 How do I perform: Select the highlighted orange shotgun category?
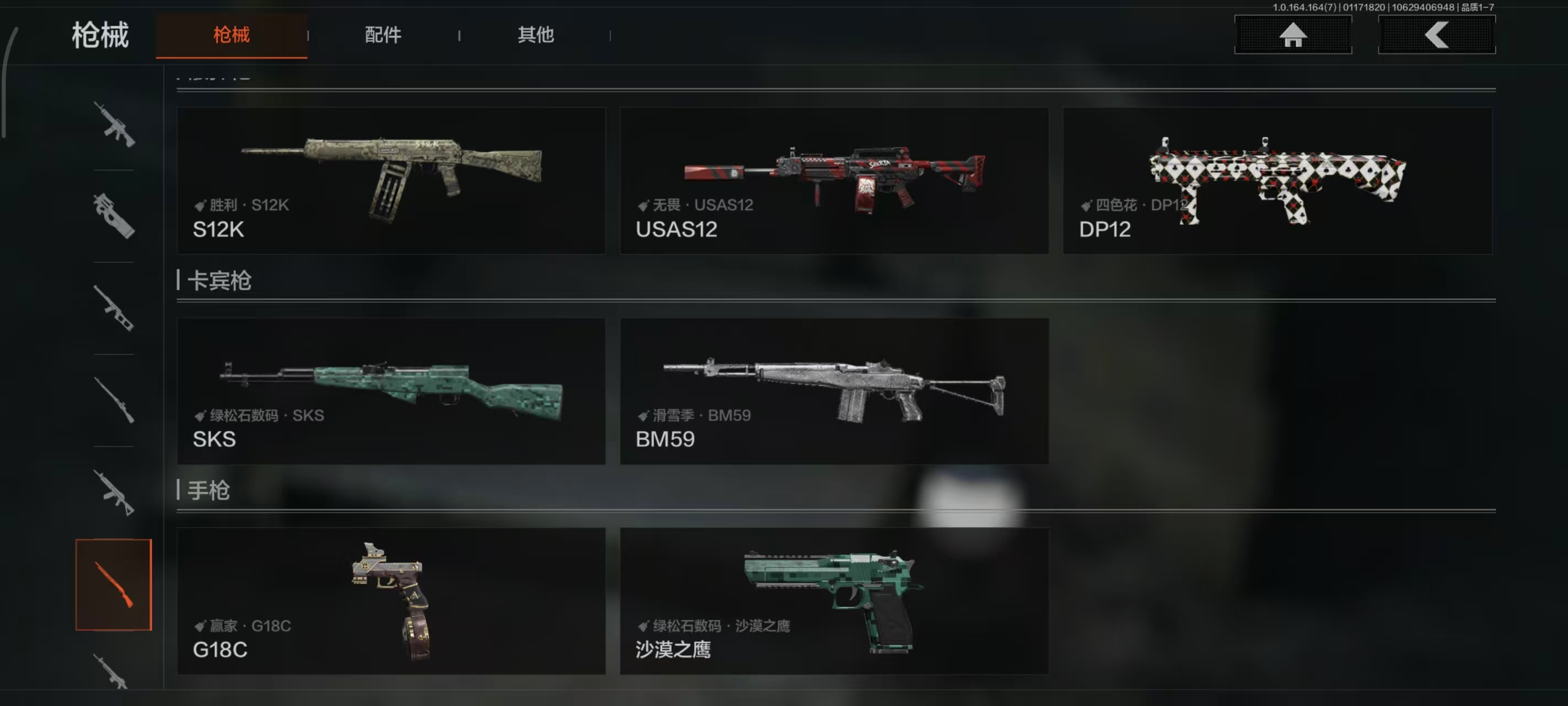coord(114,584)
